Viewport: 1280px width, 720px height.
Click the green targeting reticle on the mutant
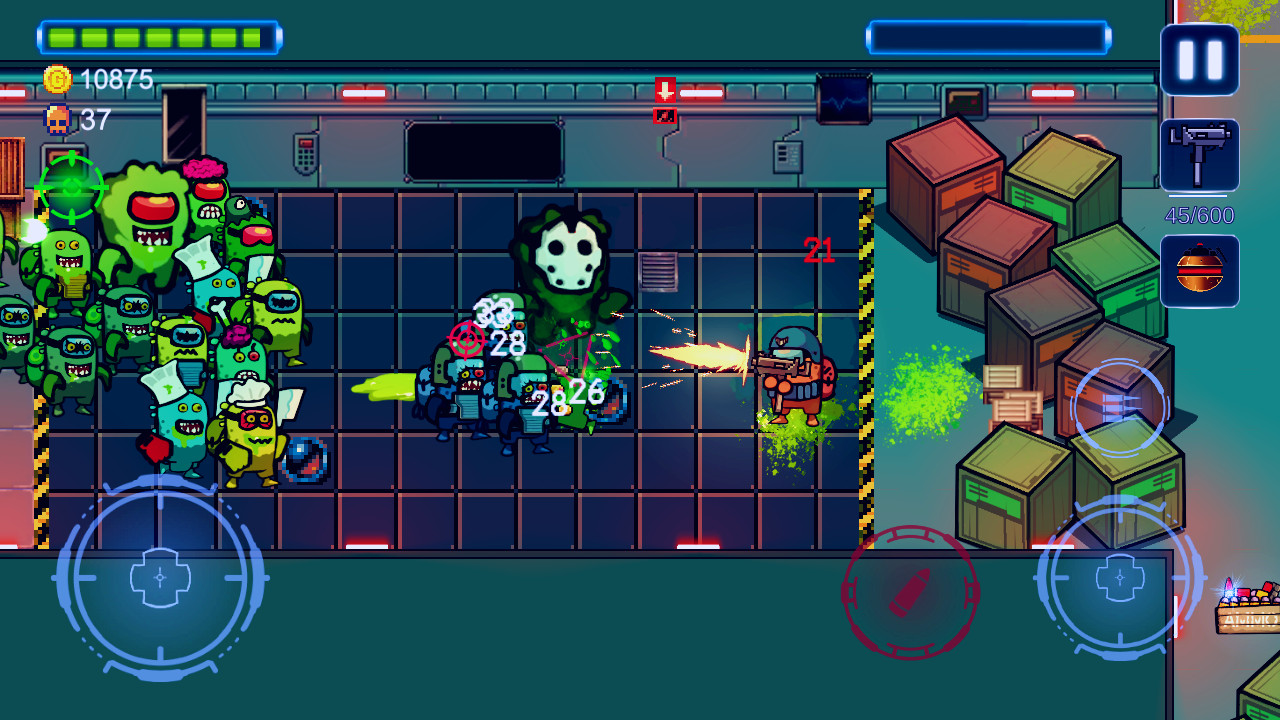pos(73,185)
